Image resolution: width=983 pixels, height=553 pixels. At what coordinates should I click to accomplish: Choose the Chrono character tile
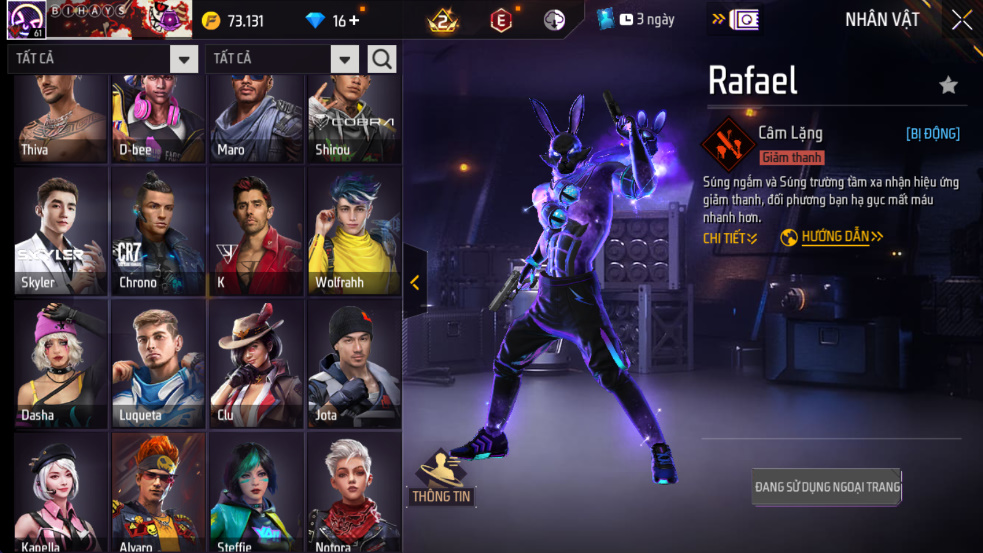159,231
